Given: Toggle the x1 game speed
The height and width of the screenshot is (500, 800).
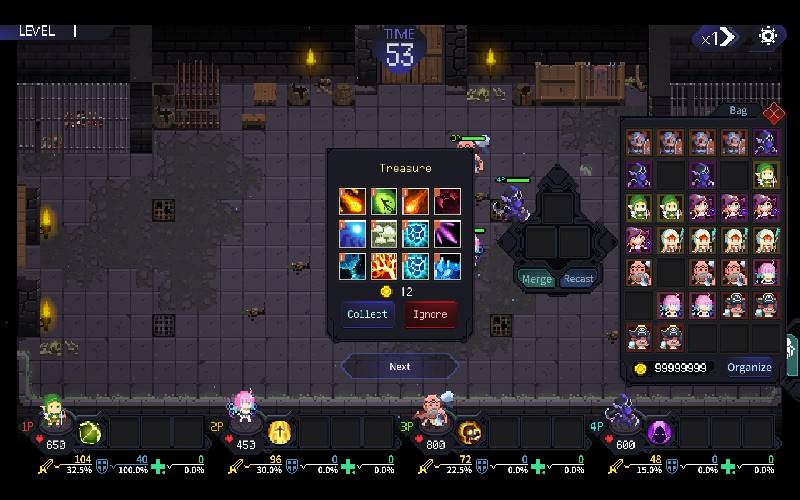Looking at the screenshot, I should tap(718, 38).
